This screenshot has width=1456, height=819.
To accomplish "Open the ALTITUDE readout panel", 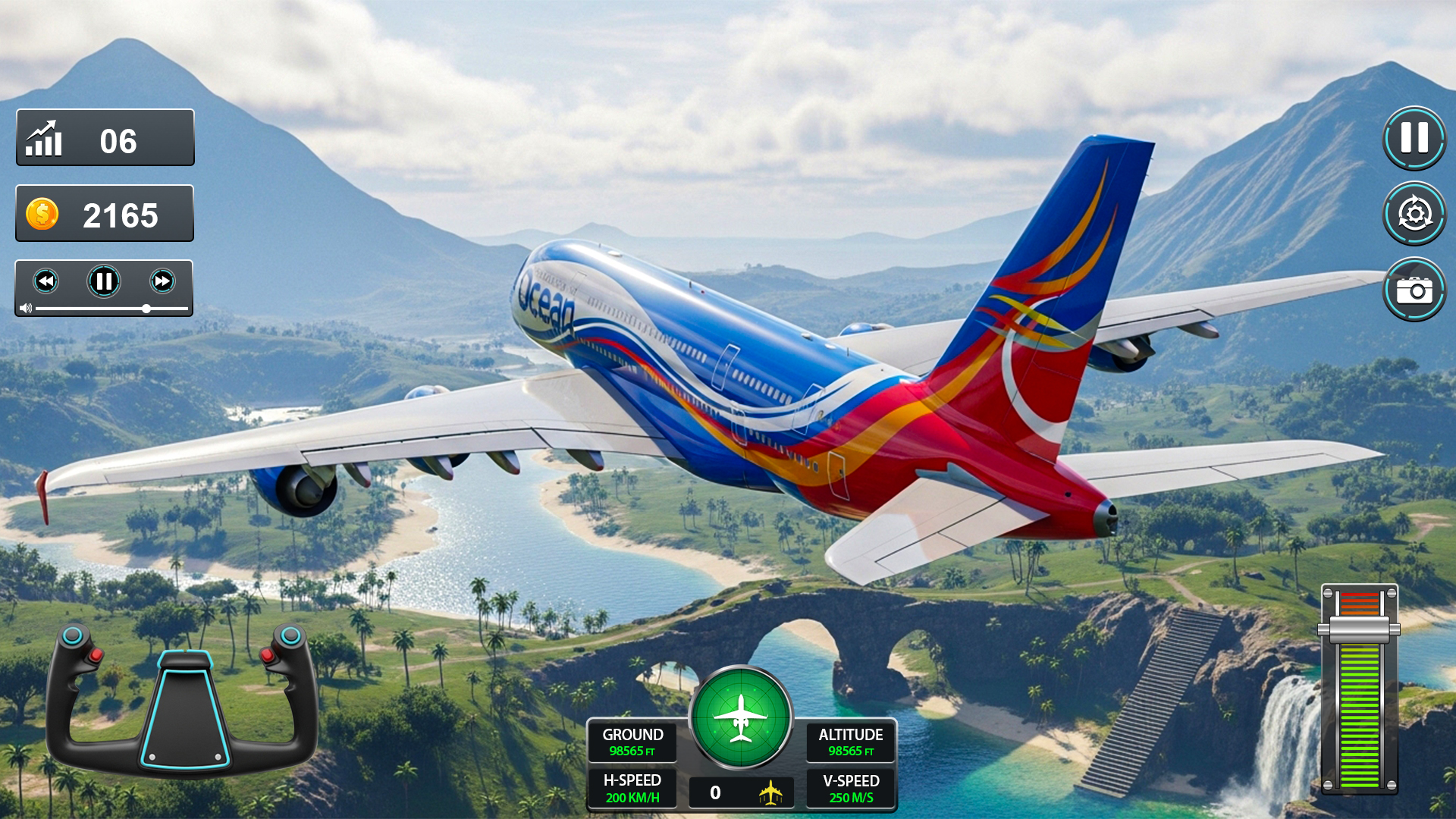I will tap(849, 742).
